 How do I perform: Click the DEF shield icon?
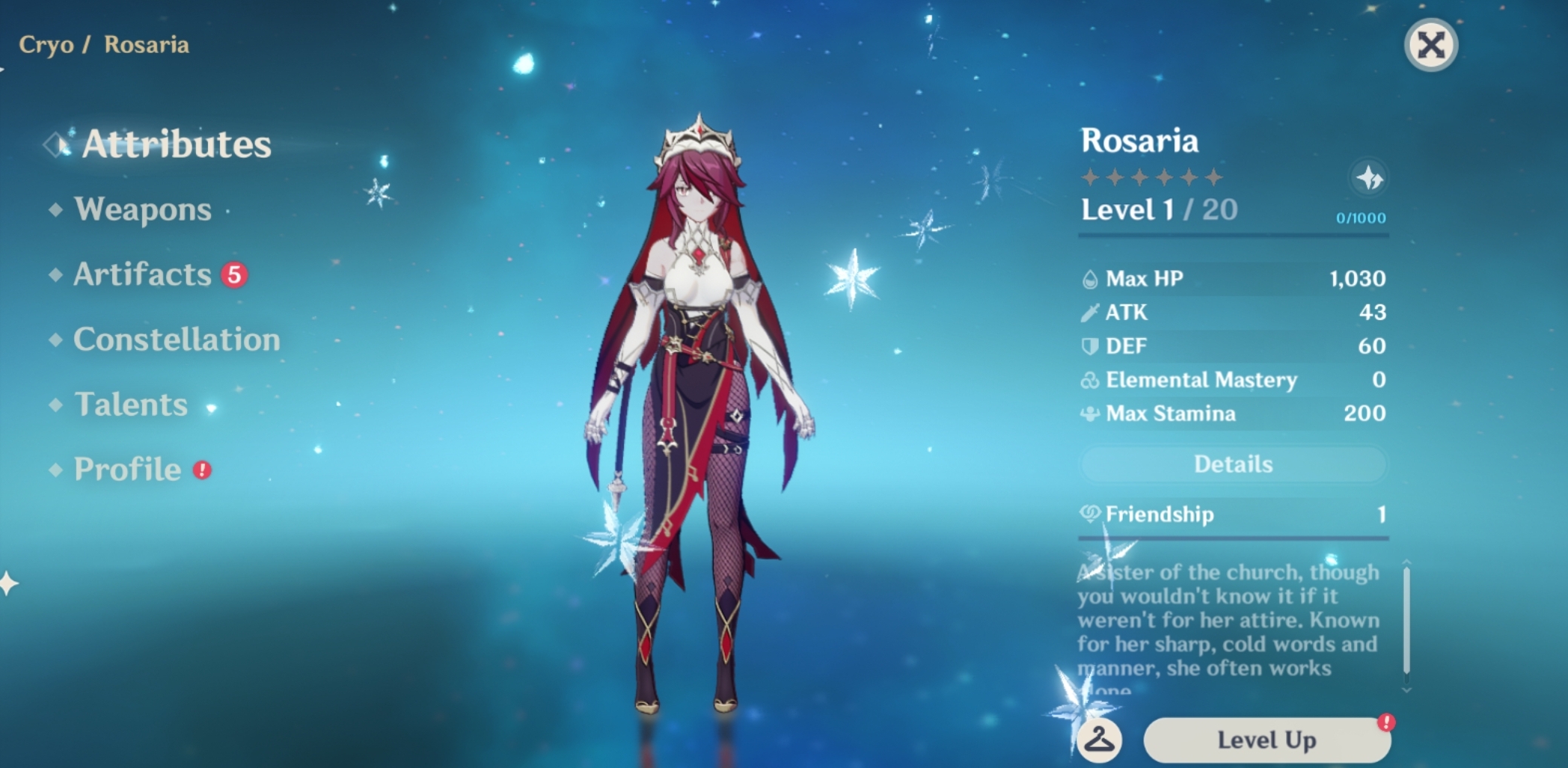click(1091, 345)
